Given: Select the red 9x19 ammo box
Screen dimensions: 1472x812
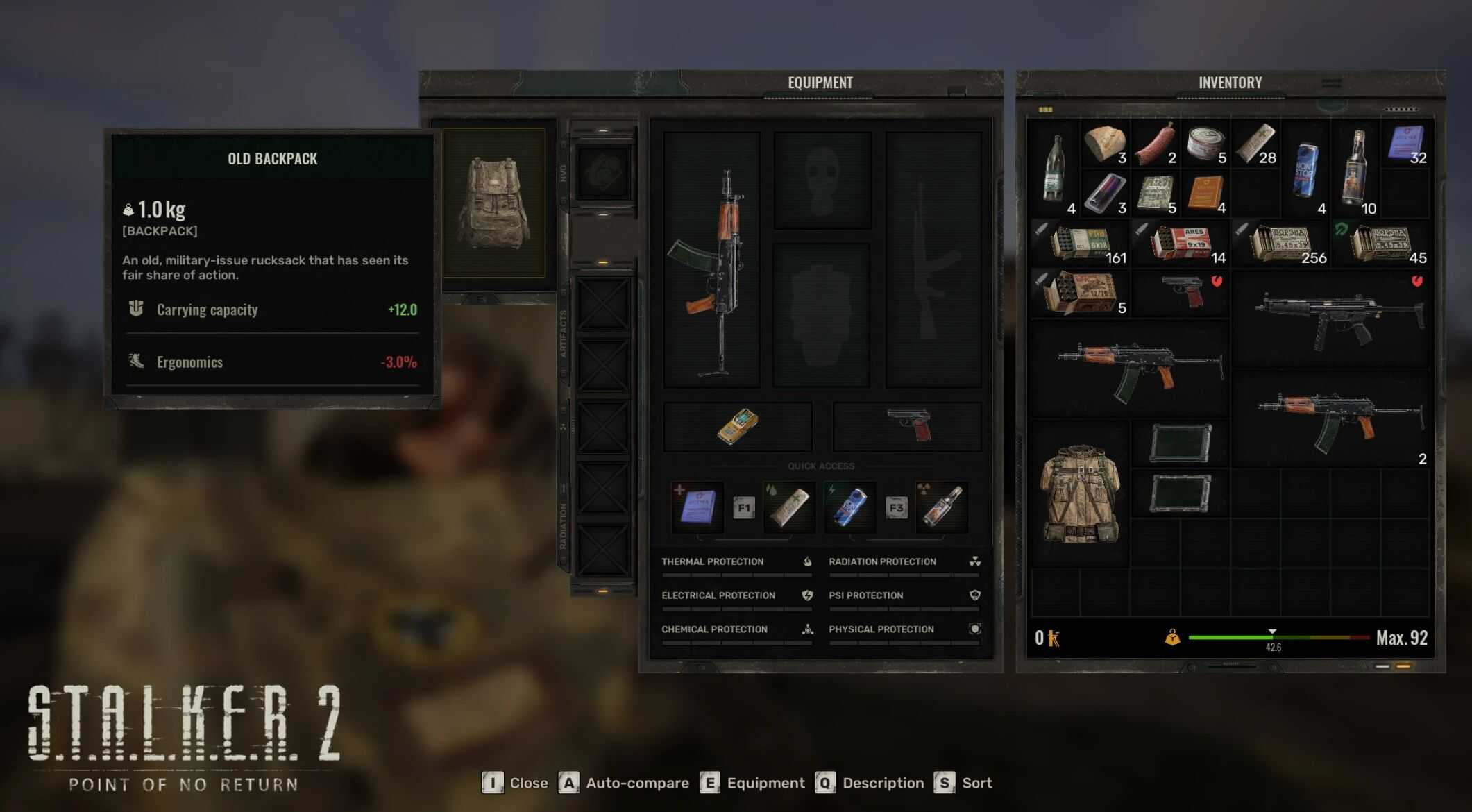Looking at the screenshot, I should point(1181,244).
